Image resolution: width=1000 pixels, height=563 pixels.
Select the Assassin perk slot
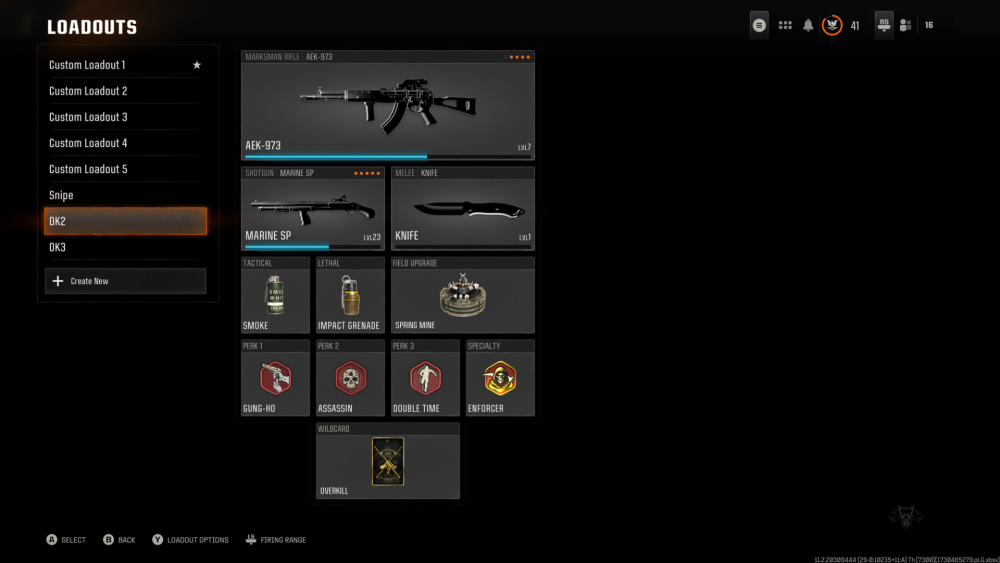coord(350,378)
